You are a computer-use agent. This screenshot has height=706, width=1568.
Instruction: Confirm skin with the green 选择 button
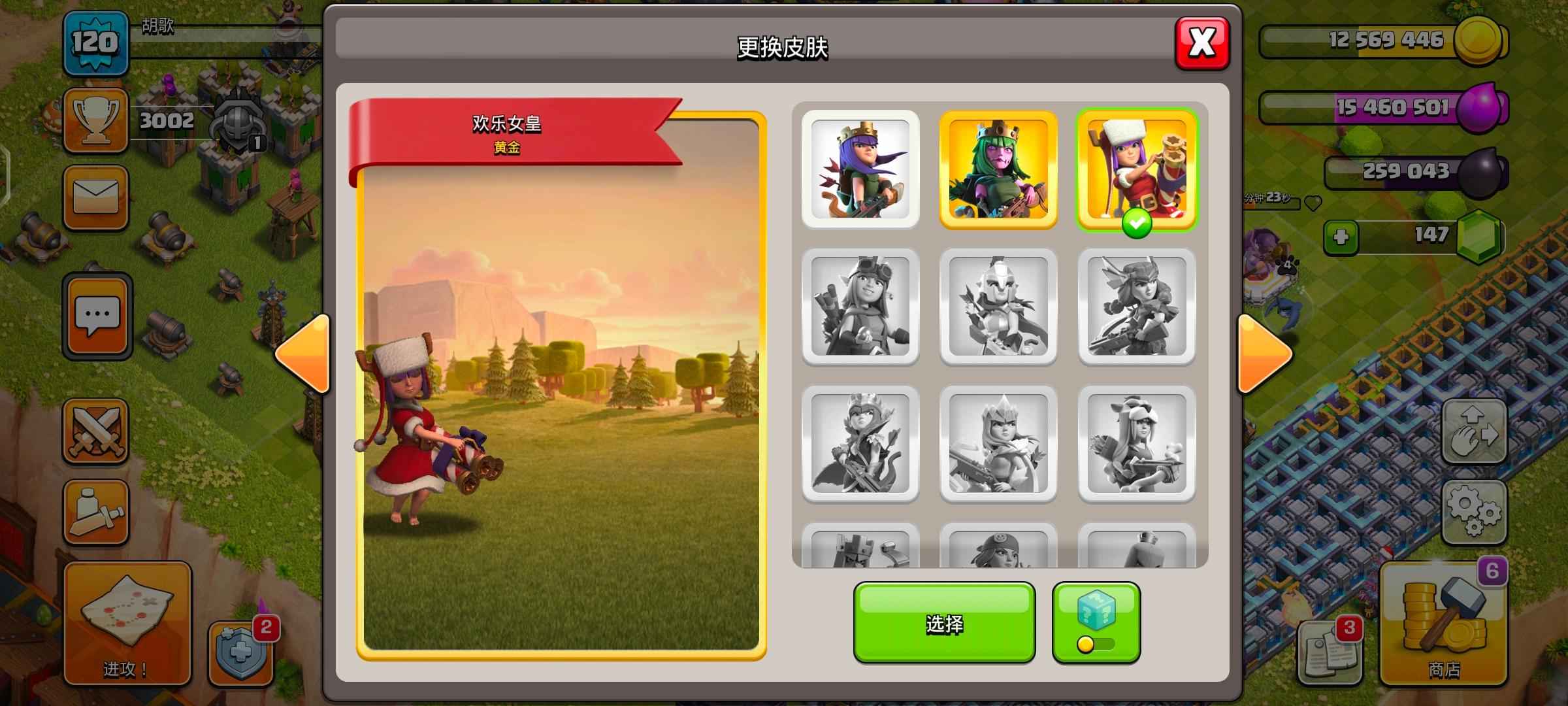point(944,623)
